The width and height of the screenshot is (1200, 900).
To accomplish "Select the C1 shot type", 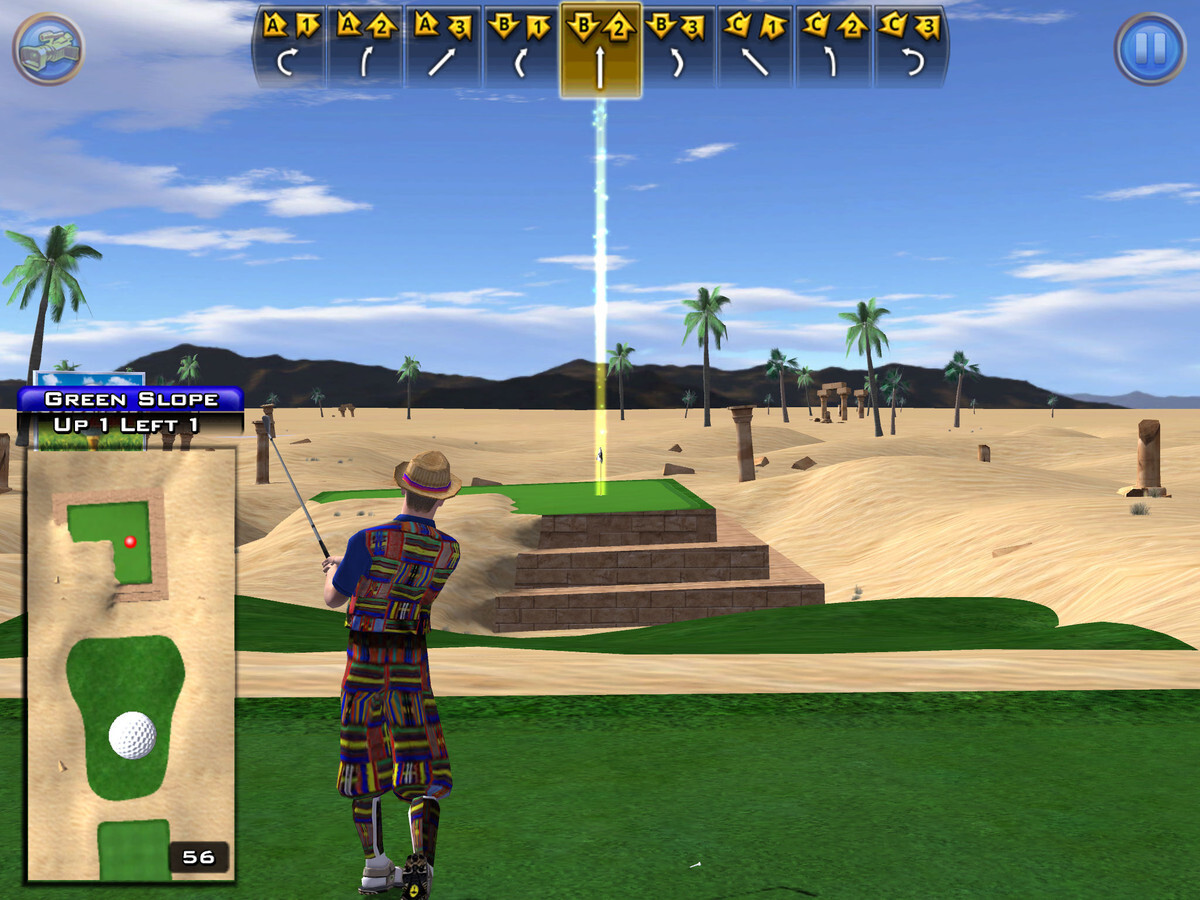I will [755, 47].
